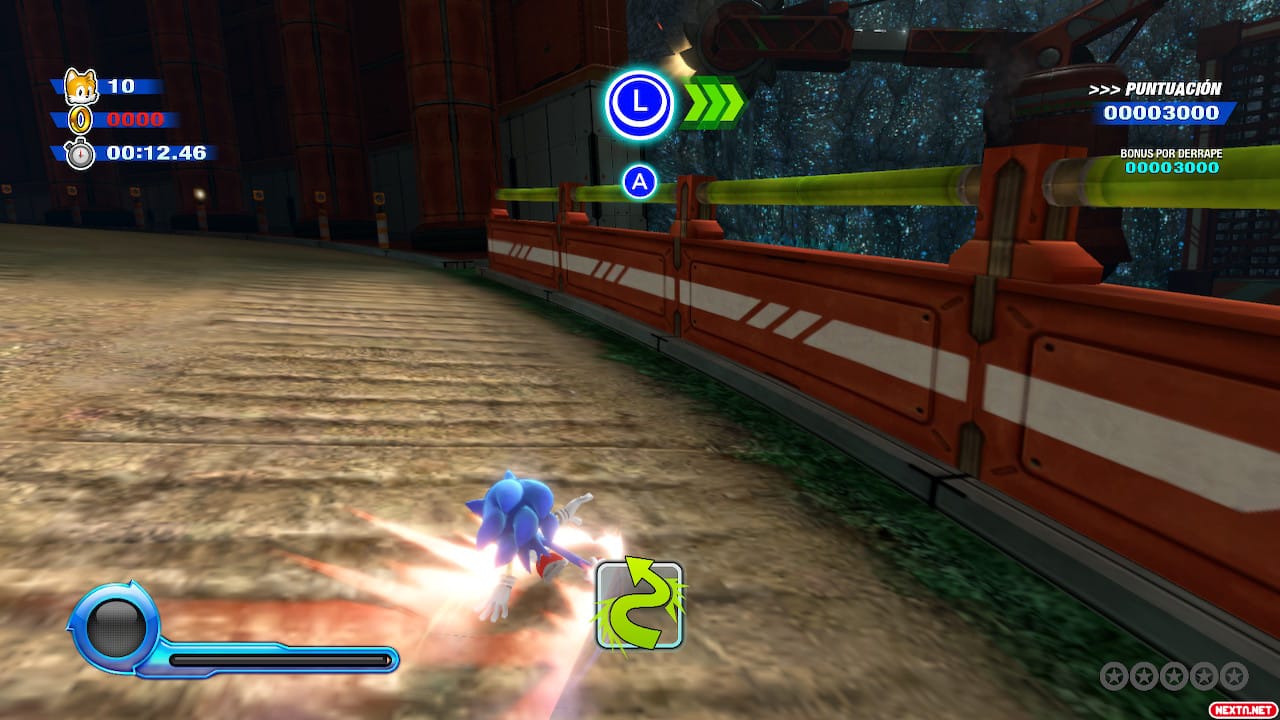Open the NextN.net watermark logo
The image size is (1280, 720).
pos(1240,708)
